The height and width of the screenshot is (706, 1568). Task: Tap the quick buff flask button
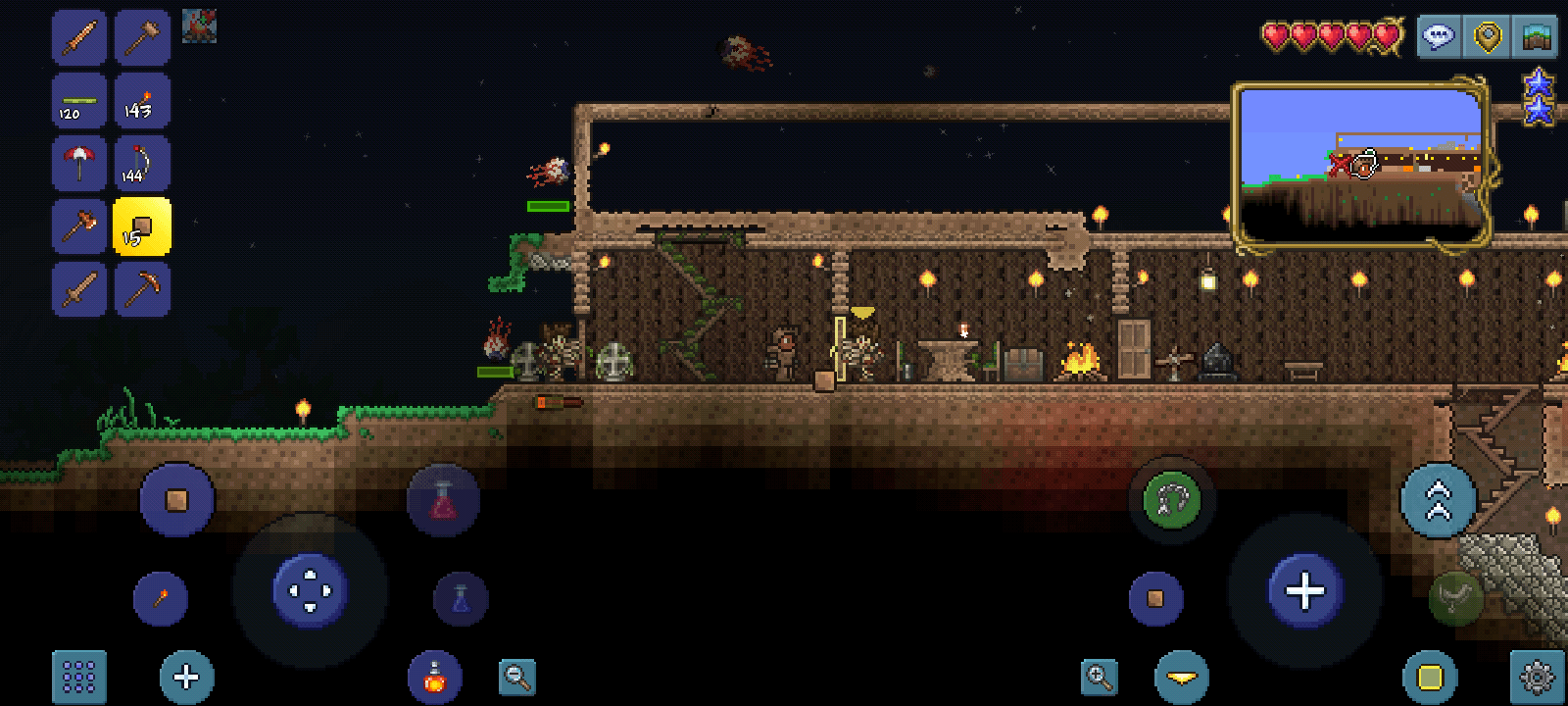pos(434,676)
